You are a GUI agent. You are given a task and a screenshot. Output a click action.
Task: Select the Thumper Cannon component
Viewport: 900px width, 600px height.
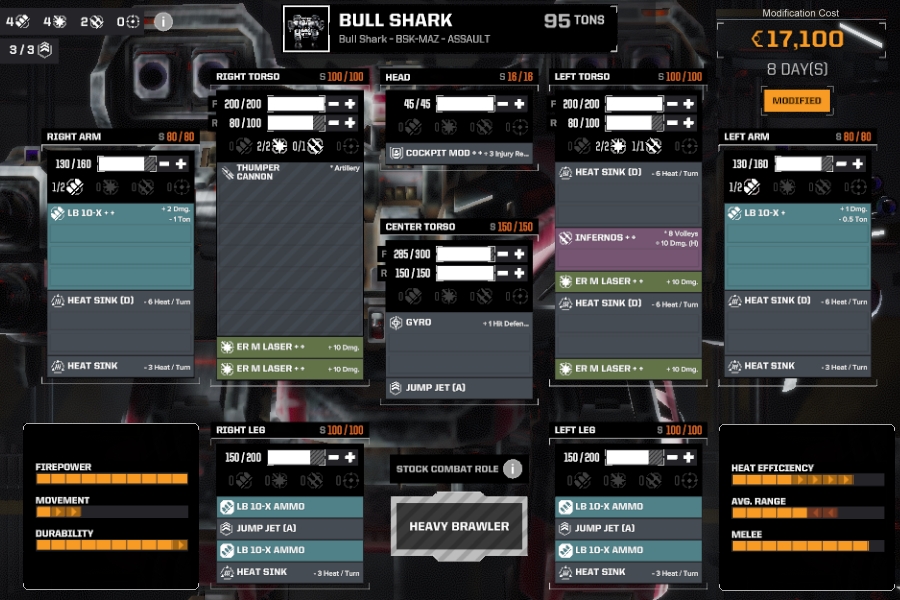[290, 173]
